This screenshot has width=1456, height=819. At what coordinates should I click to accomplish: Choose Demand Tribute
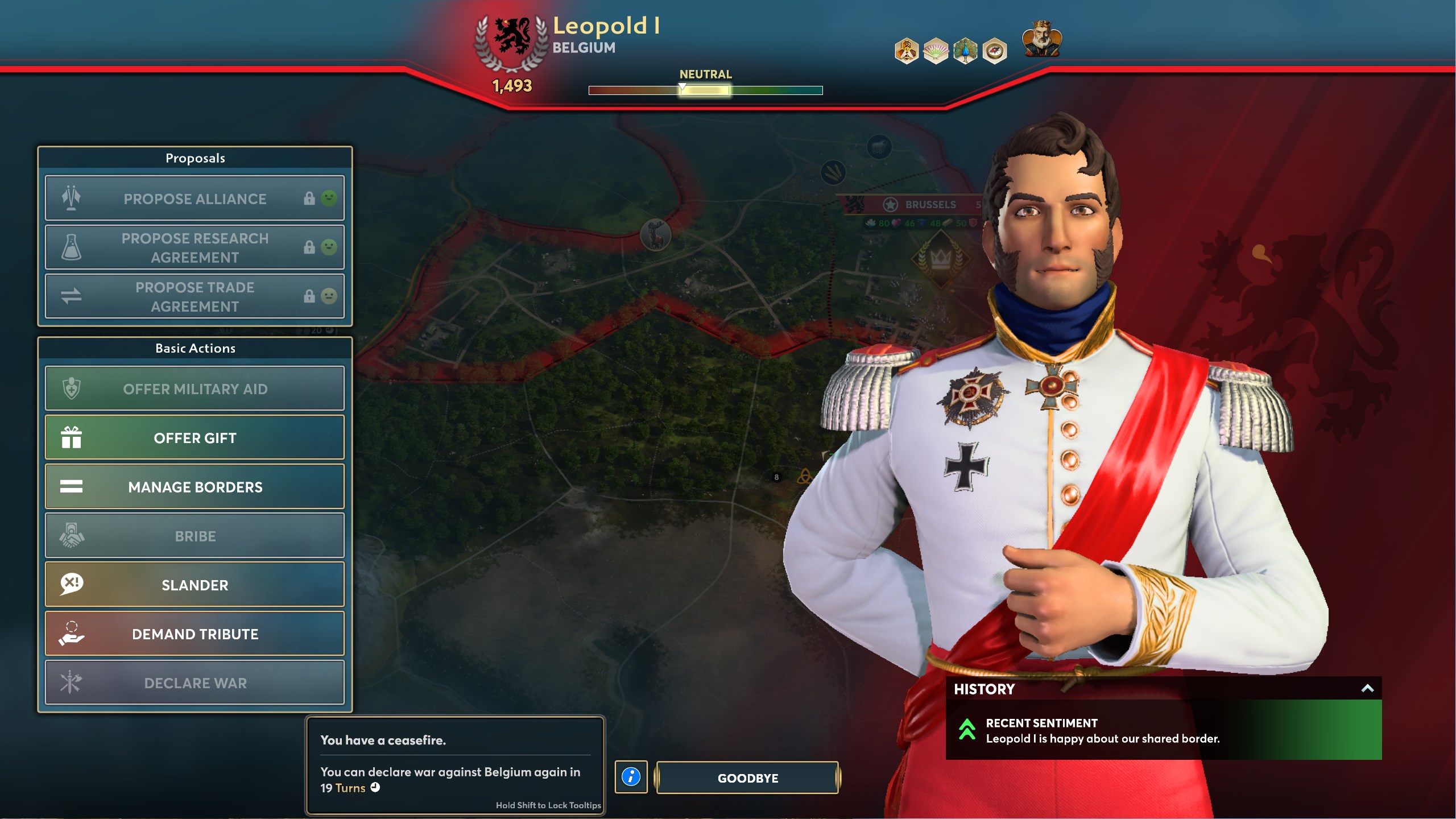coord(195,634)
